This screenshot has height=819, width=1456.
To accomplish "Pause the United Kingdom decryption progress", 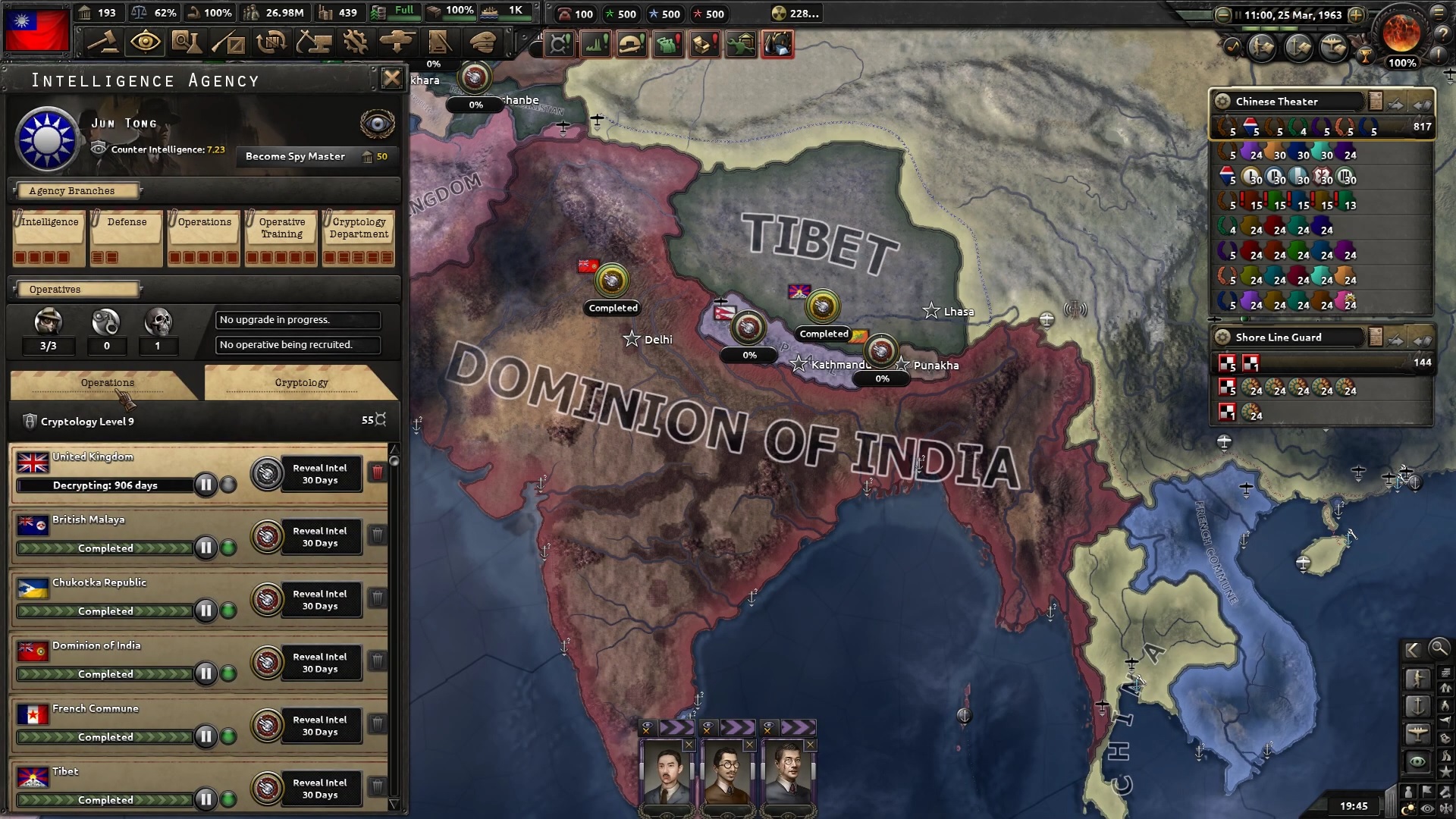I will pos(206,485).
